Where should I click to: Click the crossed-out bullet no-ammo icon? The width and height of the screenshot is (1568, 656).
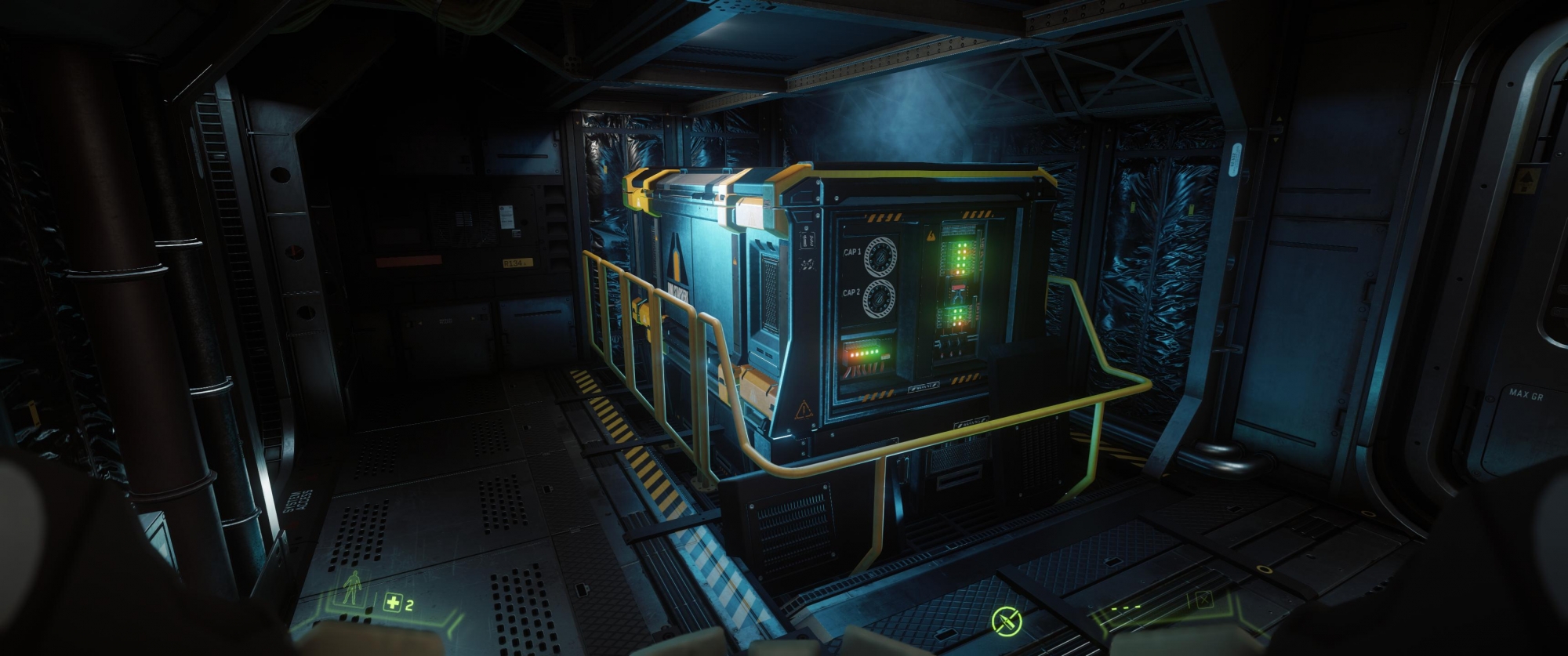coord(1007,622)
